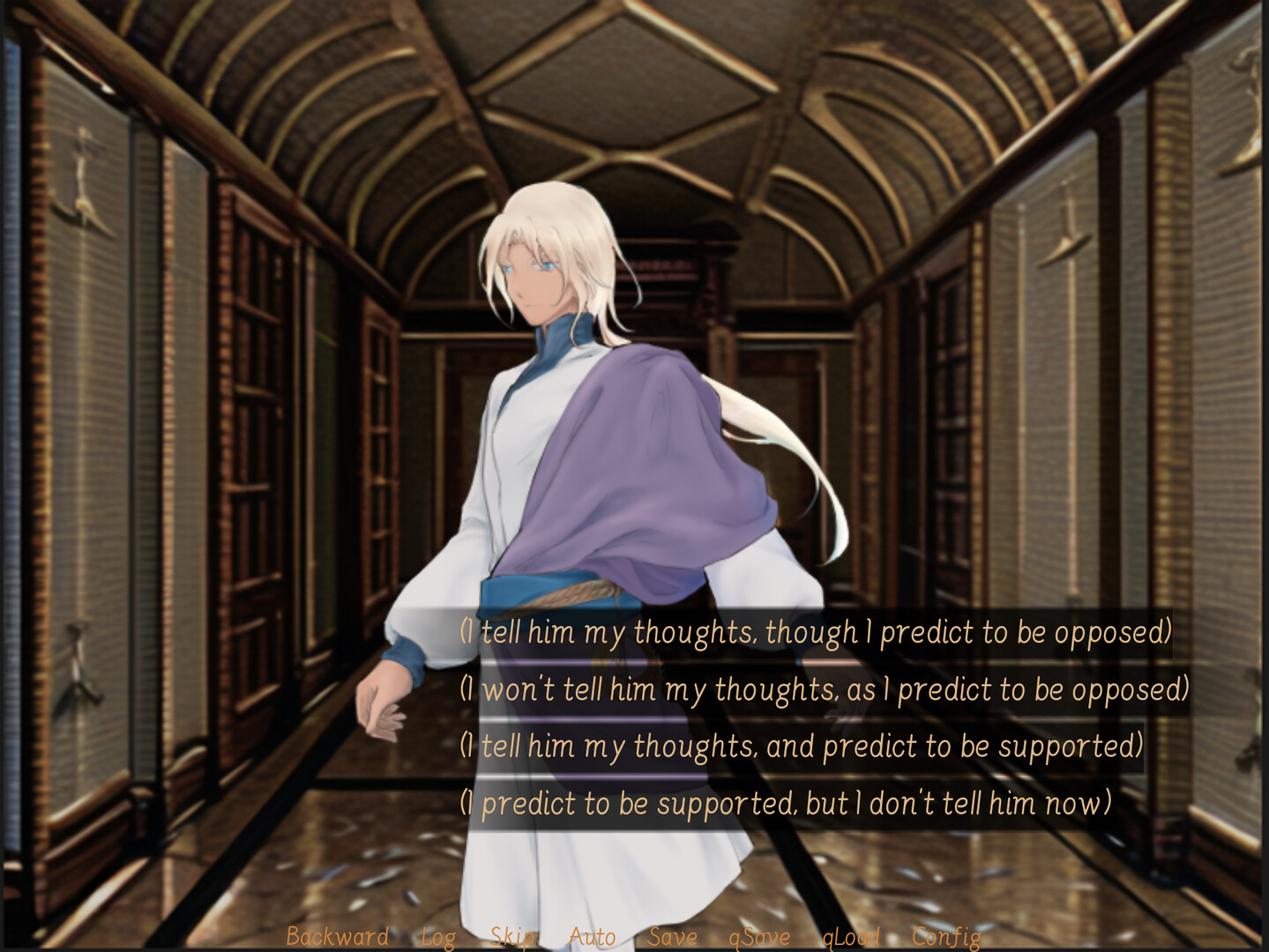1269x952 pixels.
Task: Toggle Auto-play mode
Action: point(591,937)
